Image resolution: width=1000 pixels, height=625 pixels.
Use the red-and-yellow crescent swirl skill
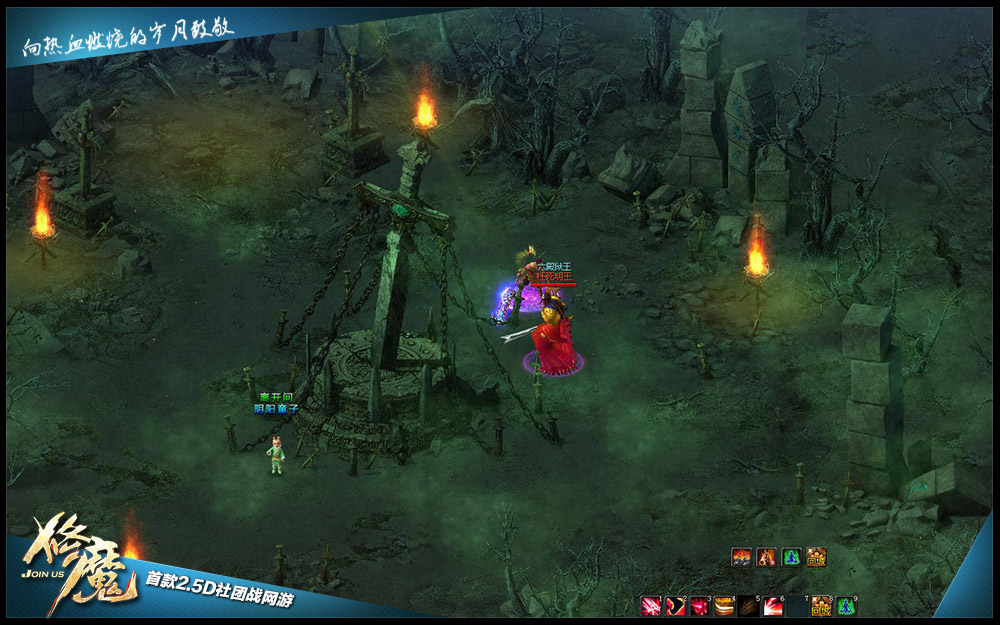675,606
